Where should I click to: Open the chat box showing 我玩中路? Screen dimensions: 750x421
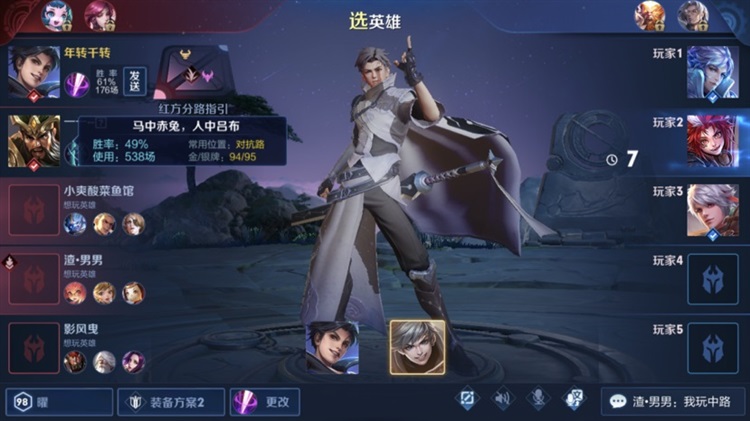pos(672,402)
